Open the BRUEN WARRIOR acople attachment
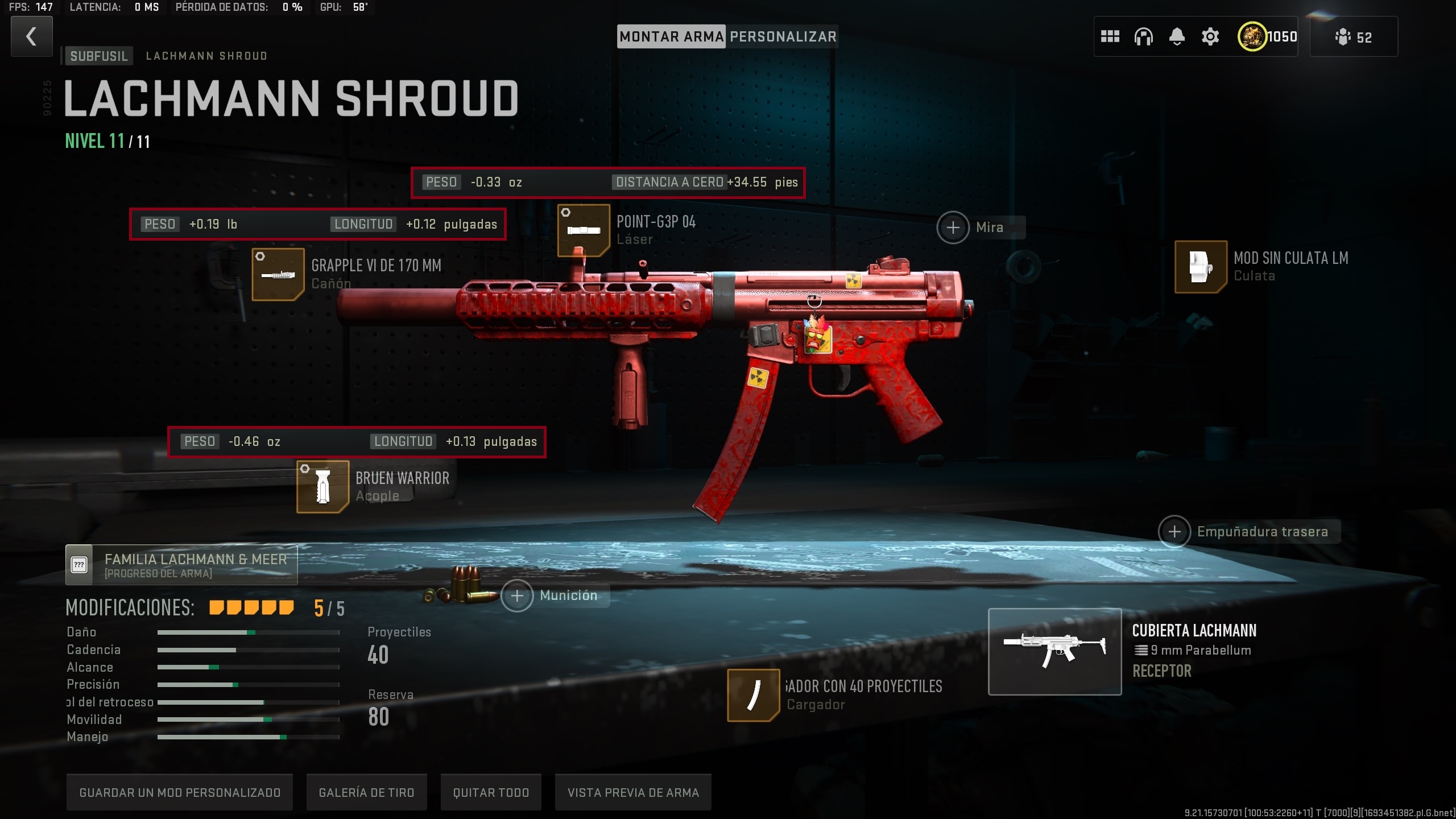This screenshot has width=1456, height=819. point(322,487)
